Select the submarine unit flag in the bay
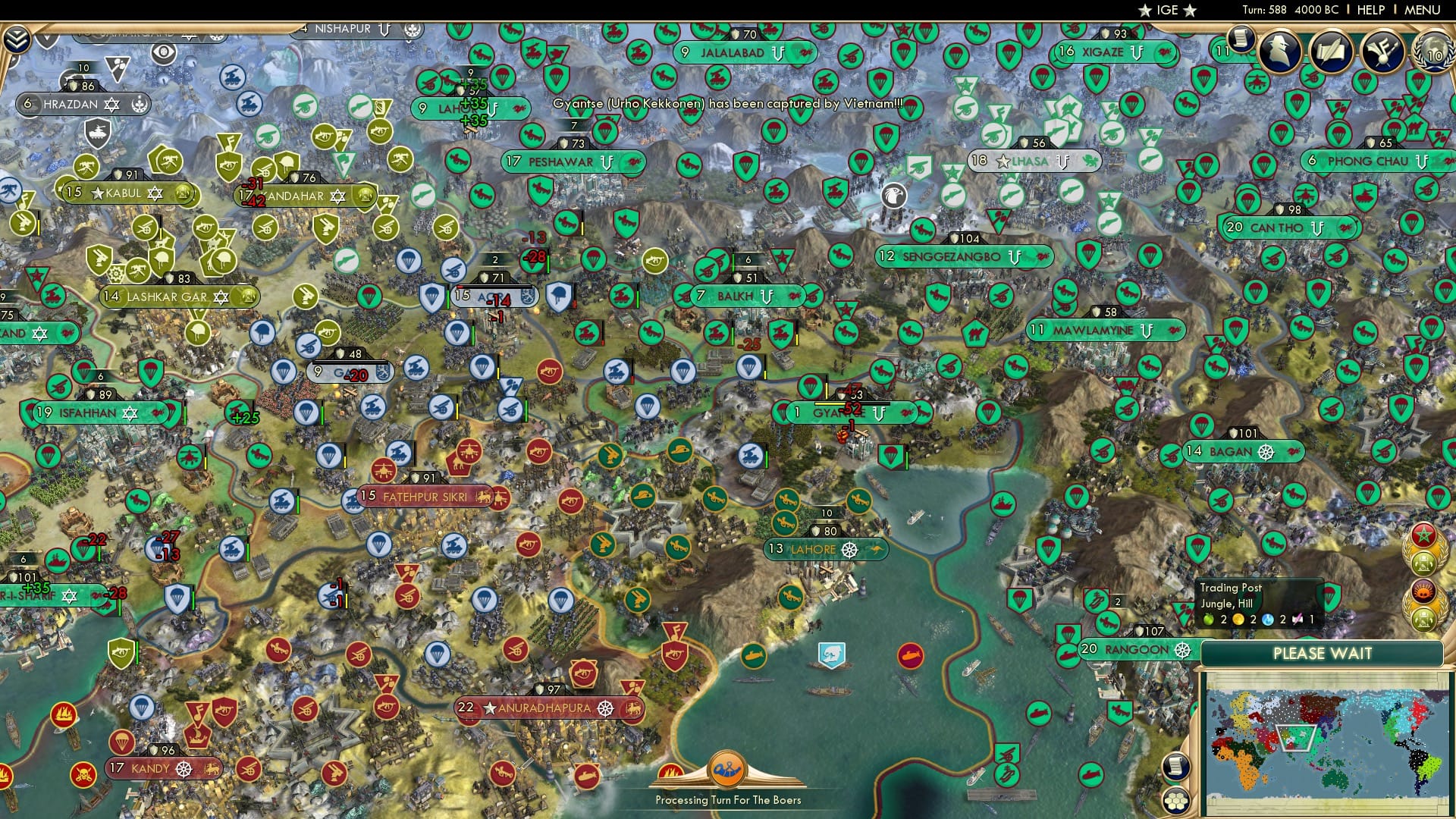Screen dimensions: 1456x819 910,656
